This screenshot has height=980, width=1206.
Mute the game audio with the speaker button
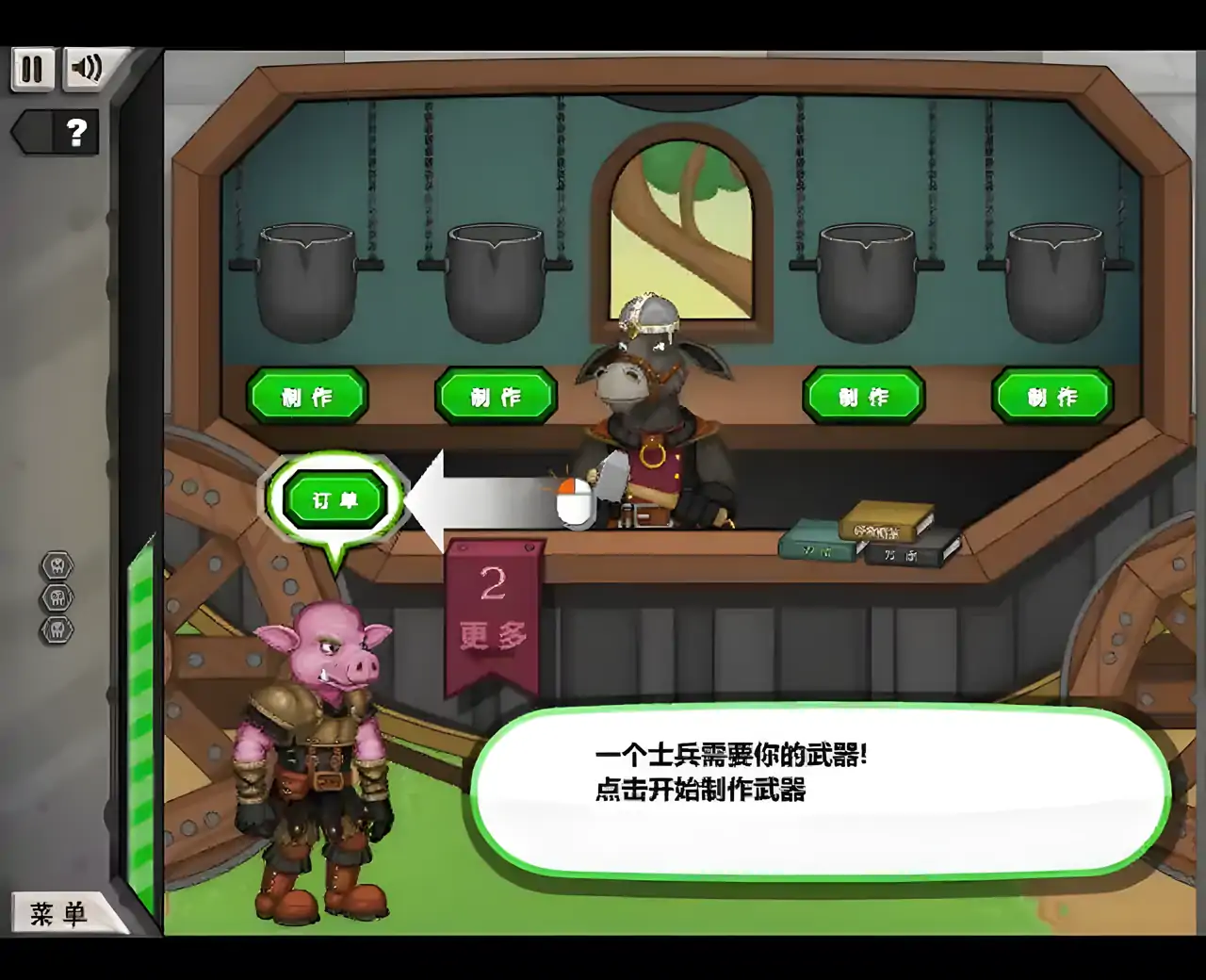click(x=87, y=69)
